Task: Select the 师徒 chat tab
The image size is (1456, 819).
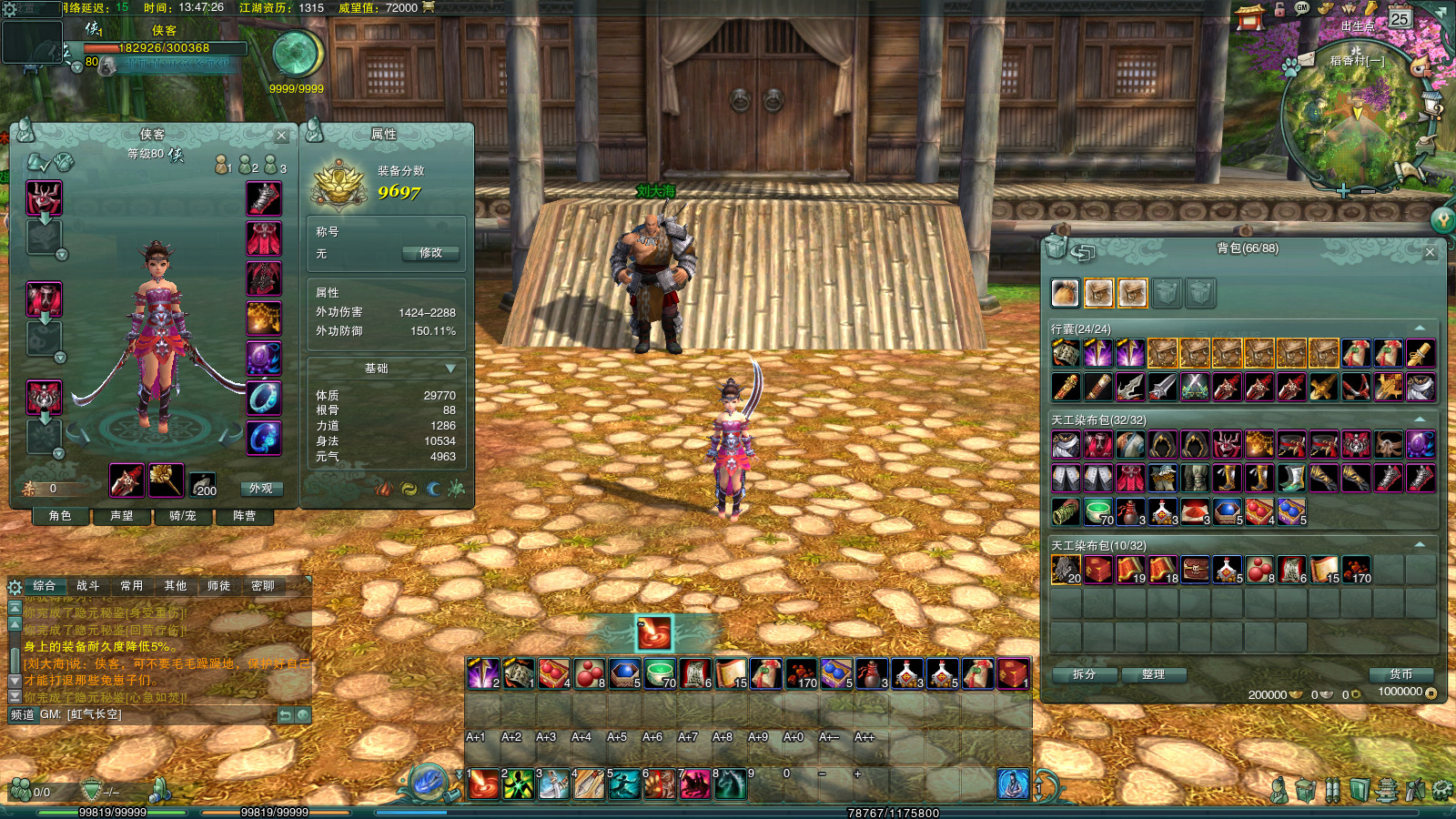Action: [x=219, y=586]
